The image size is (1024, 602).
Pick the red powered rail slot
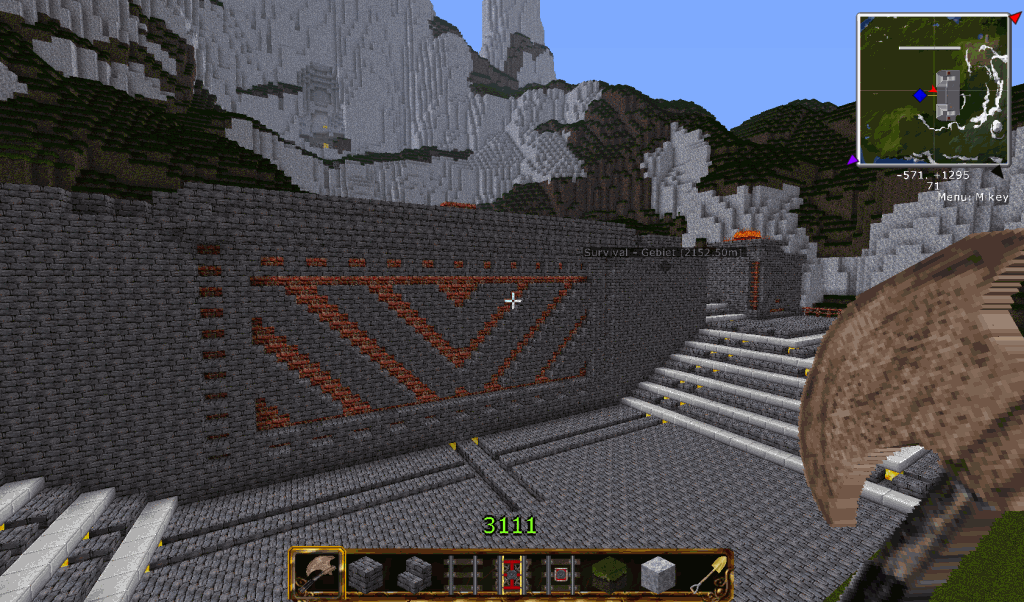[x=511, y=574]
